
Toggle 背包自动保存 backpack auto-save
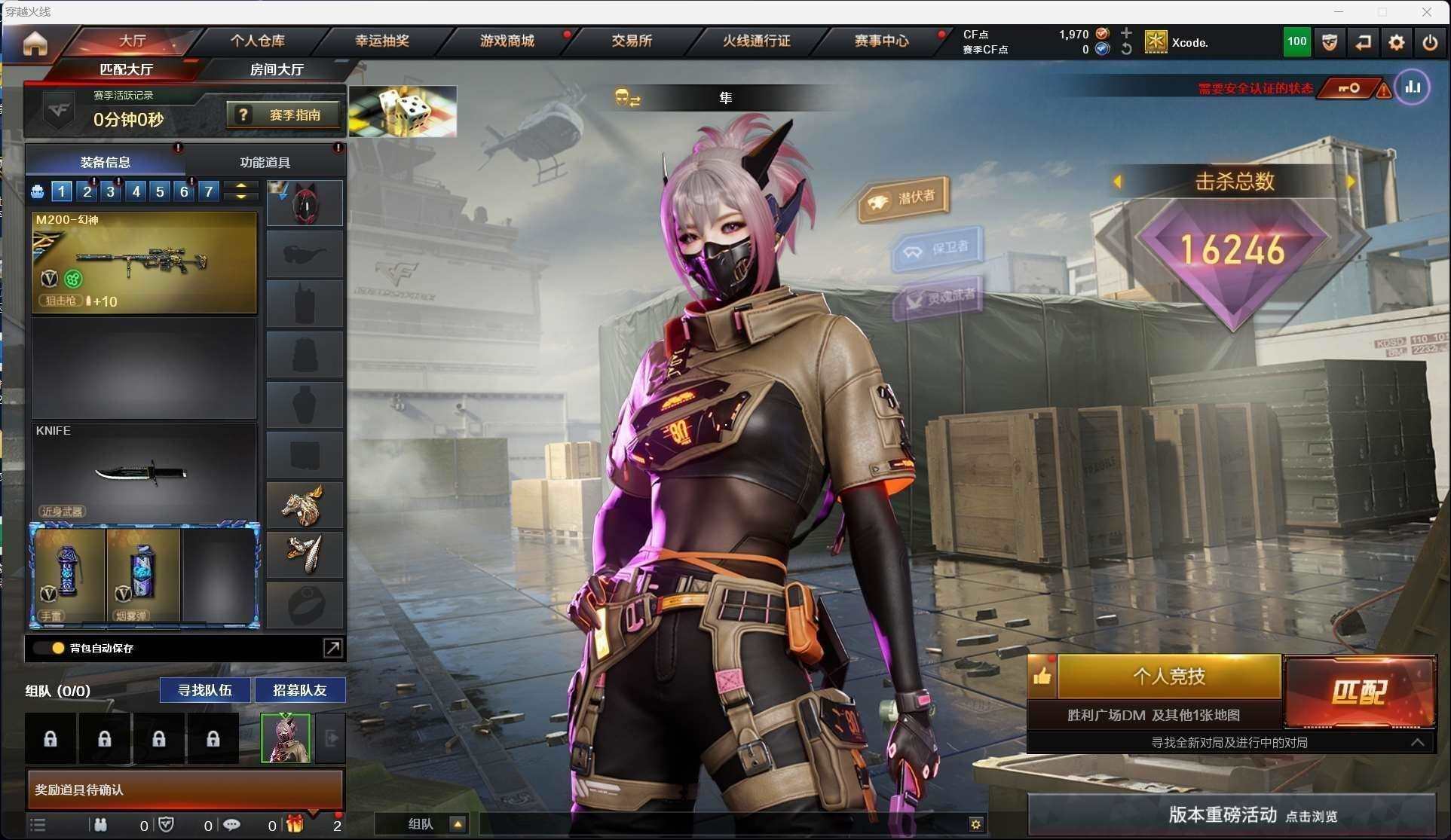tap(57, 648)
